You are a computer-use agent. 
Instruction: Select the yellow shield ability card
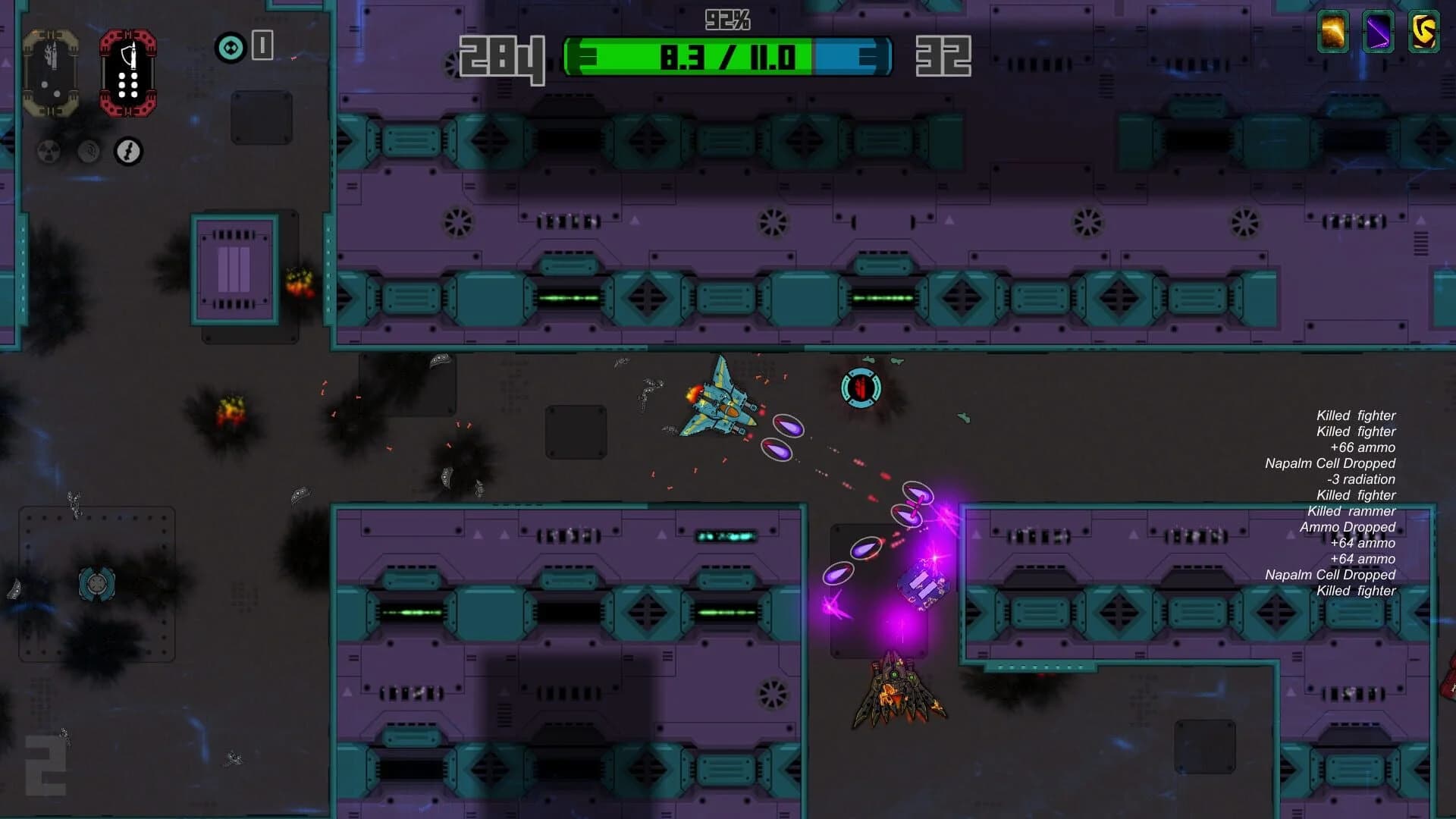click(x=1424, y=33)
